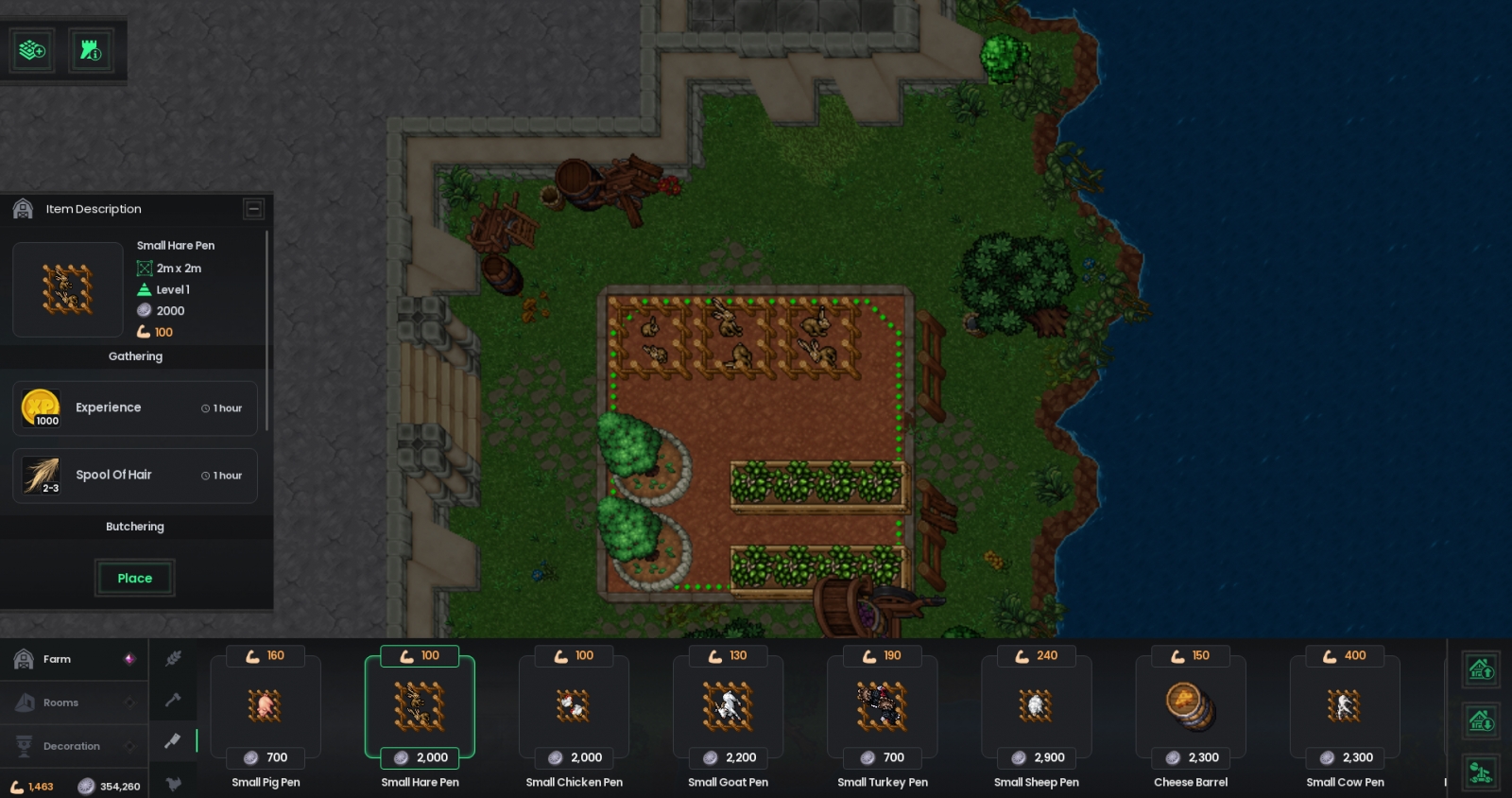Screen dimensions: 1512x798
Task: Choose the Small Hare Pen item
Action: (x=420, y=706)
